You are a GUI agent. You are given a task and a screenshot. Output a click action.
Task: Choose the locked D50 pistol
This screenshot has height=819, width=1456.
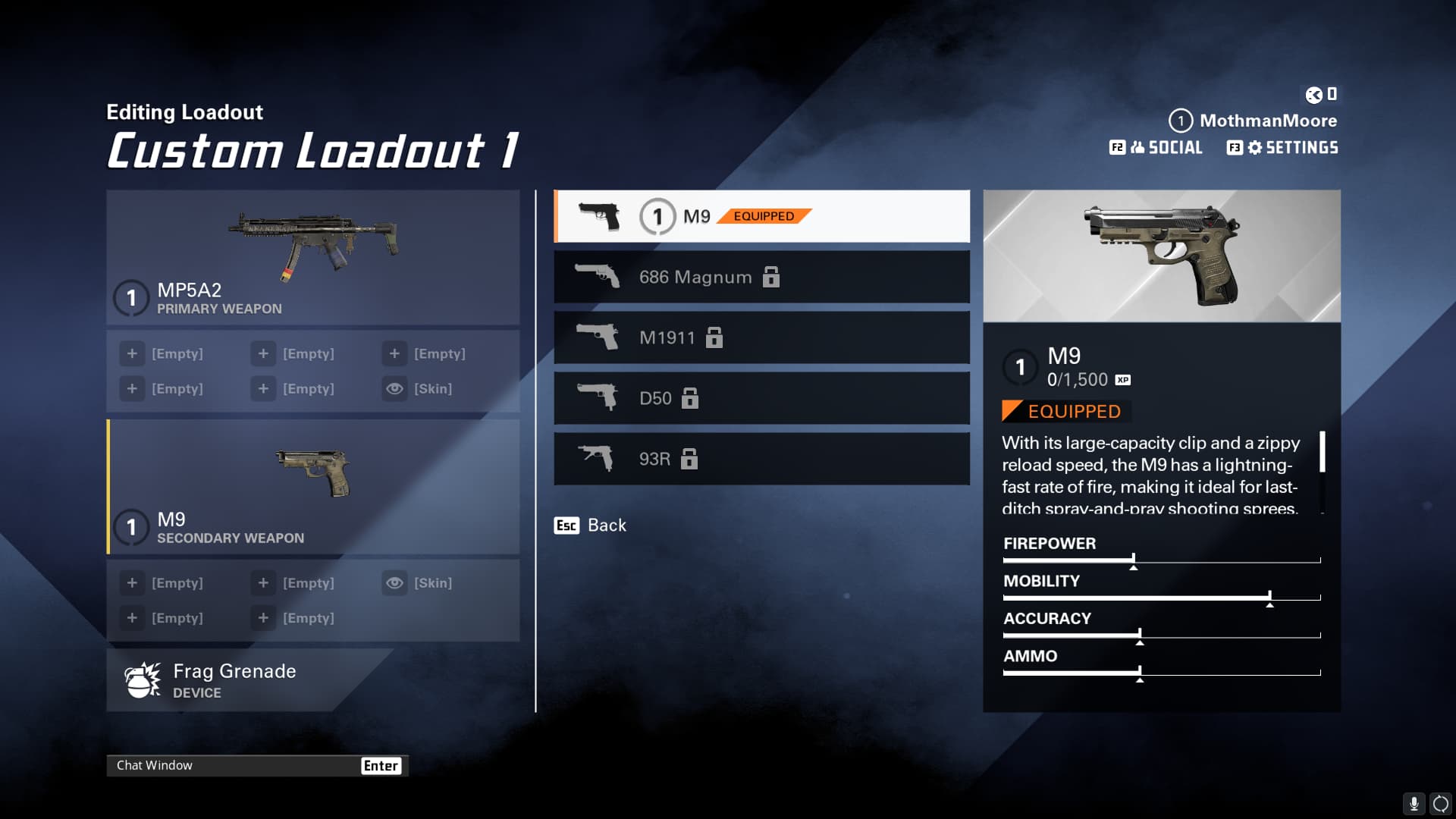761,398
